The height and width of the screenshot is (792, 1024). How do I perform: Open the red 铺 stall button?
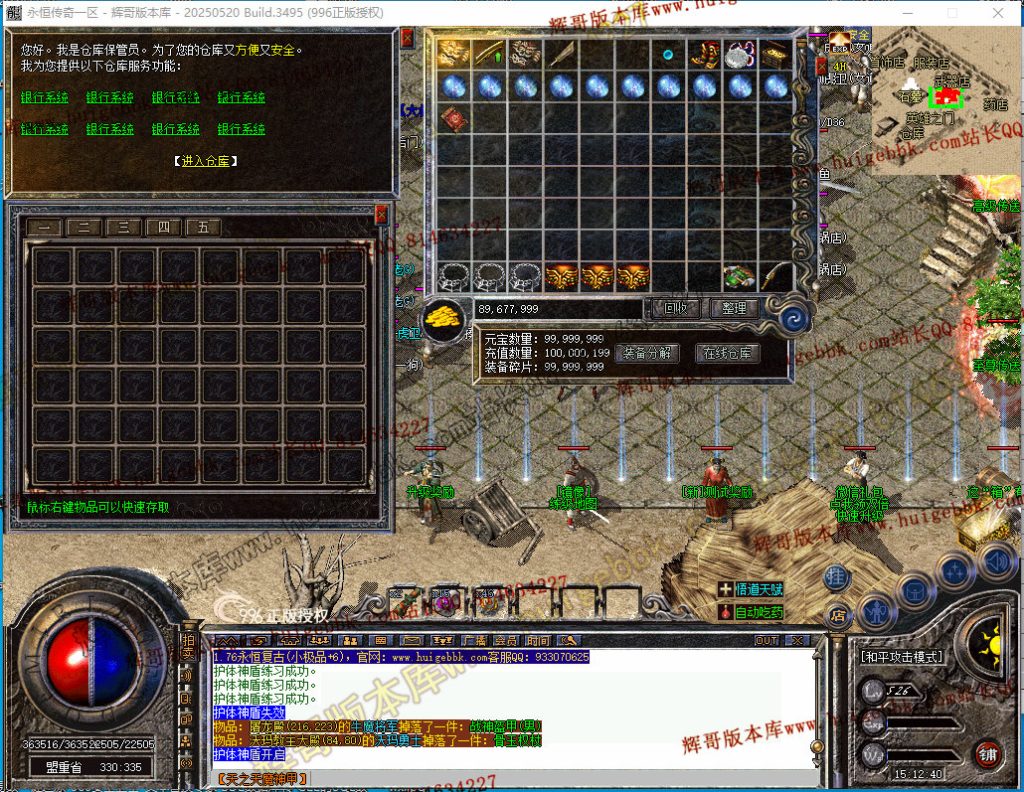click(987, 753)
